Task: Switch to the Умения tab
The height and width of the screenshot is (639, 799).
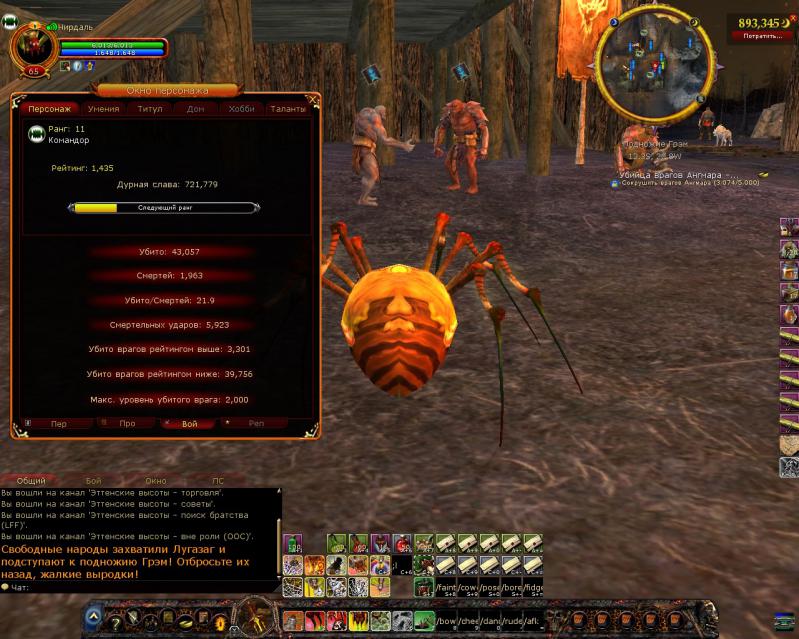Action: (x=104, y=109)
